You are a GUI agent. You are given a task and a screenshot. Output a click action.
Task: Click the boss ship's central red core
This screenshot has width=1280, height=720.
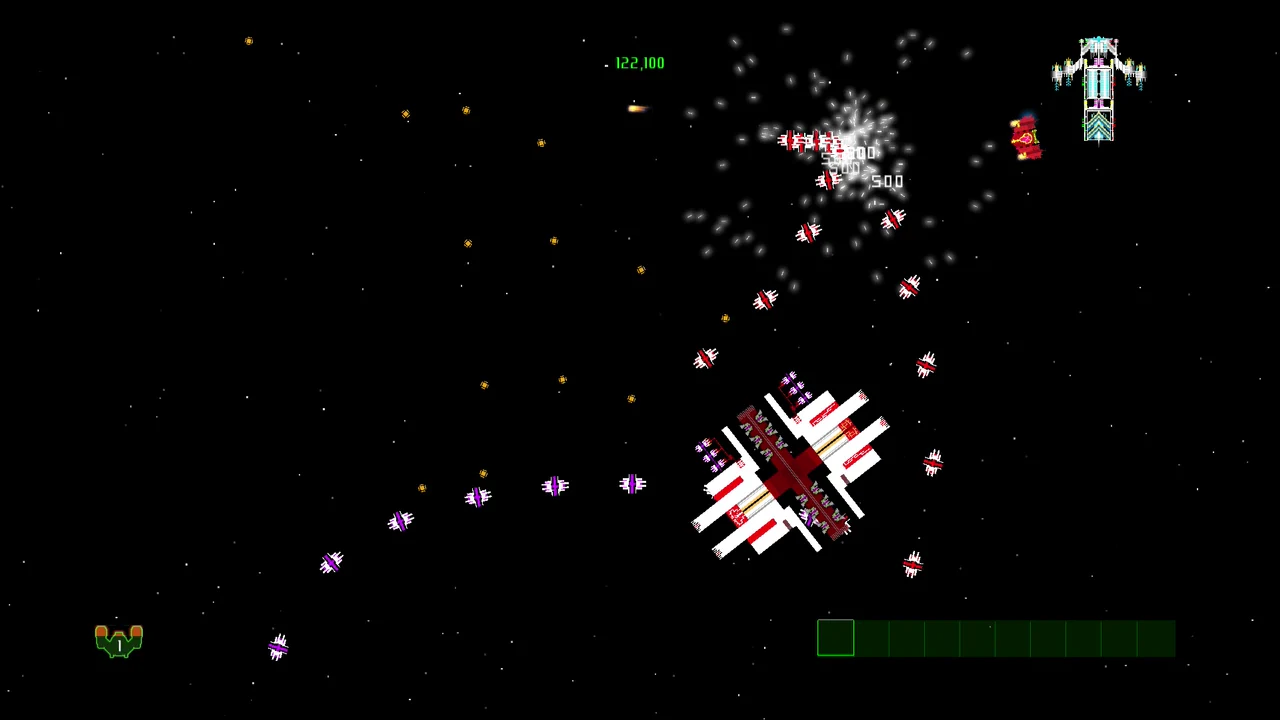point(793,470)
